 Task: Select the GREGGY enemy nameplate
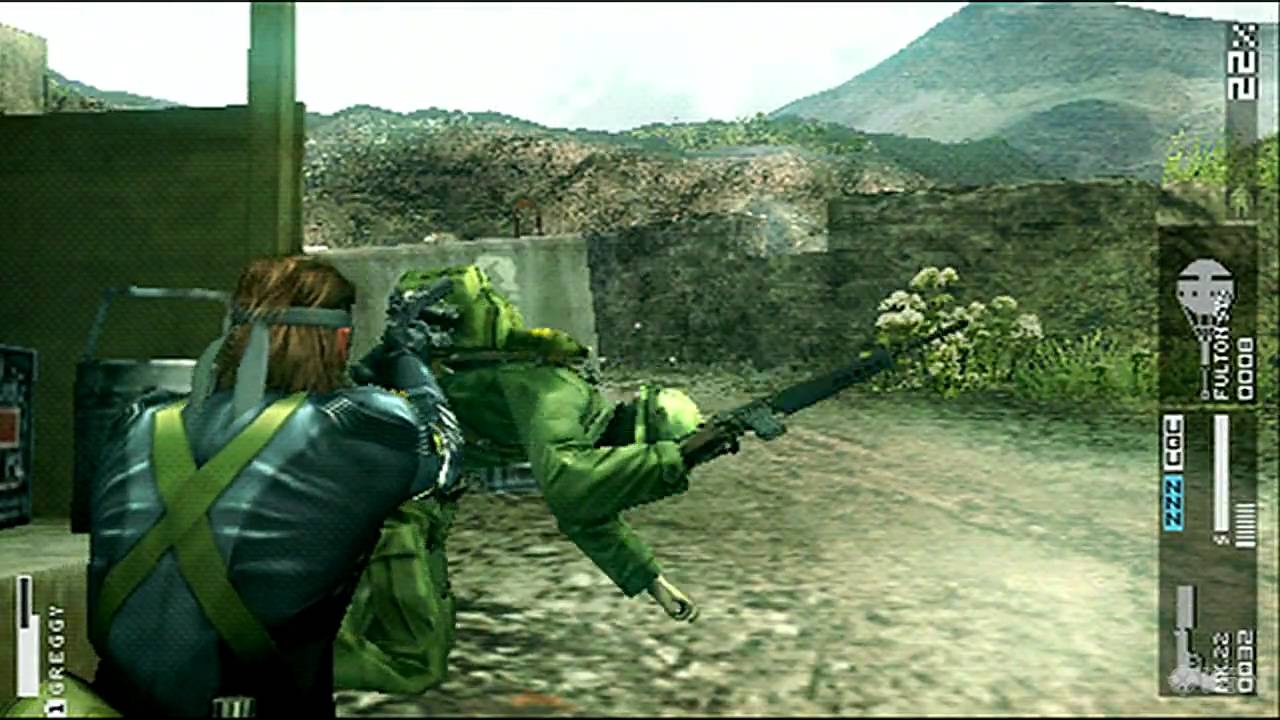pyautogui.click(x=55, y=650)
